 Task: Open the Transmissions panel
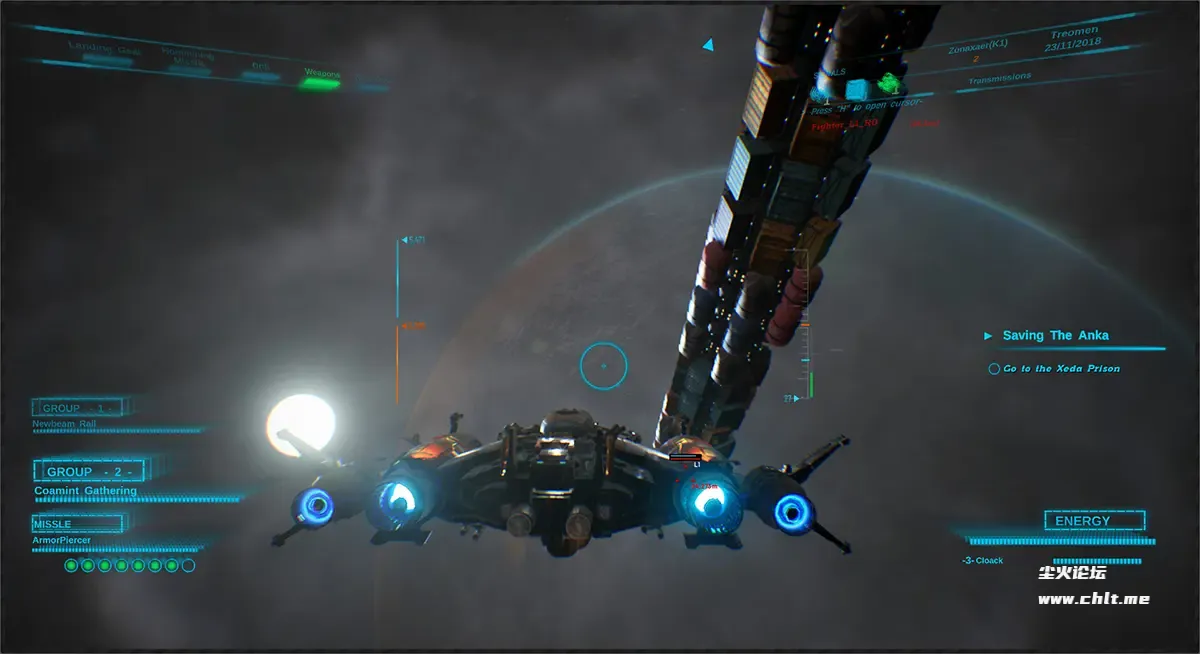(x=999, y=77)
